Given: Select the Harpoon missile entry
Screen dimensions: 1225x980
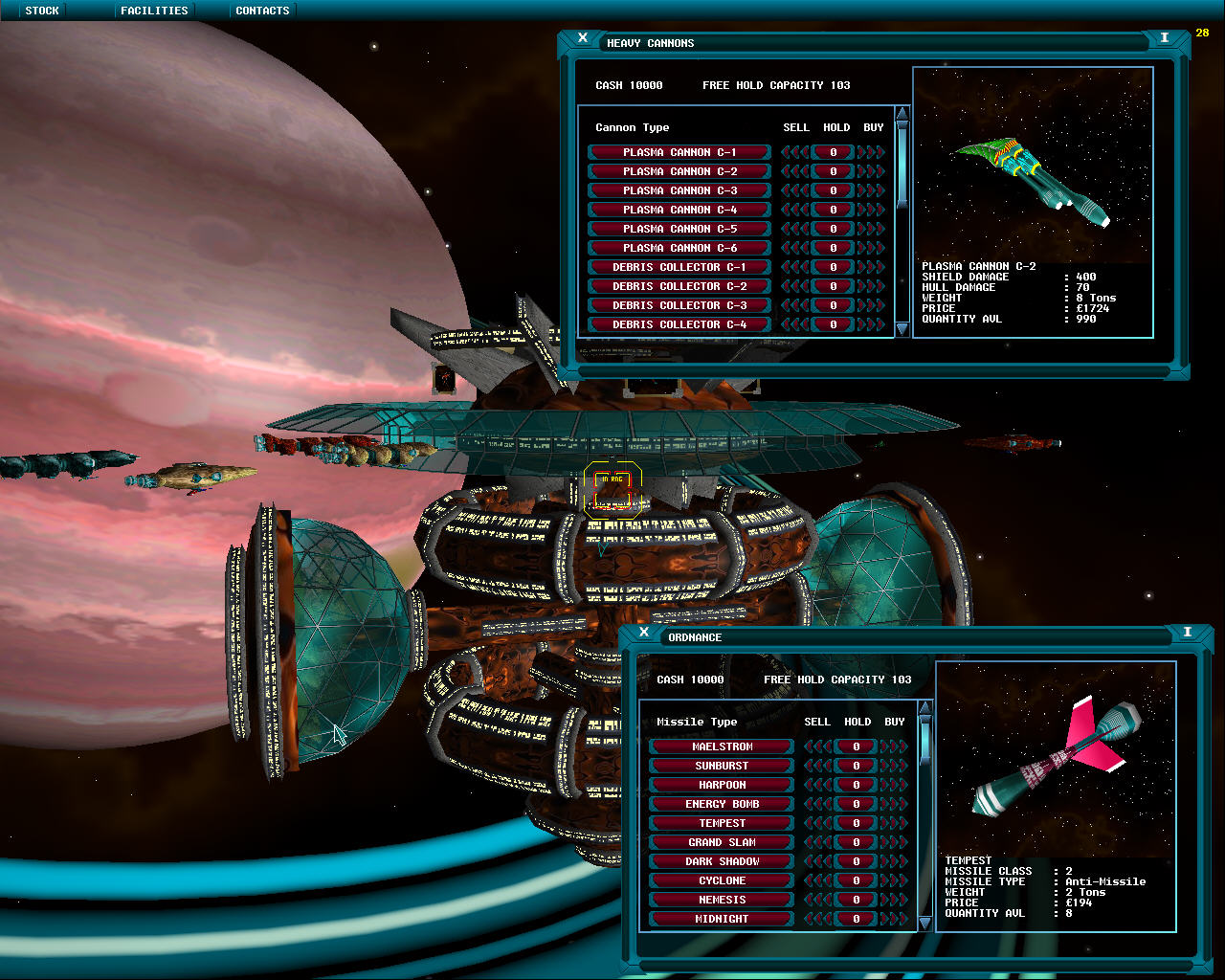Looking at the screenshot, I should point(722,785).
